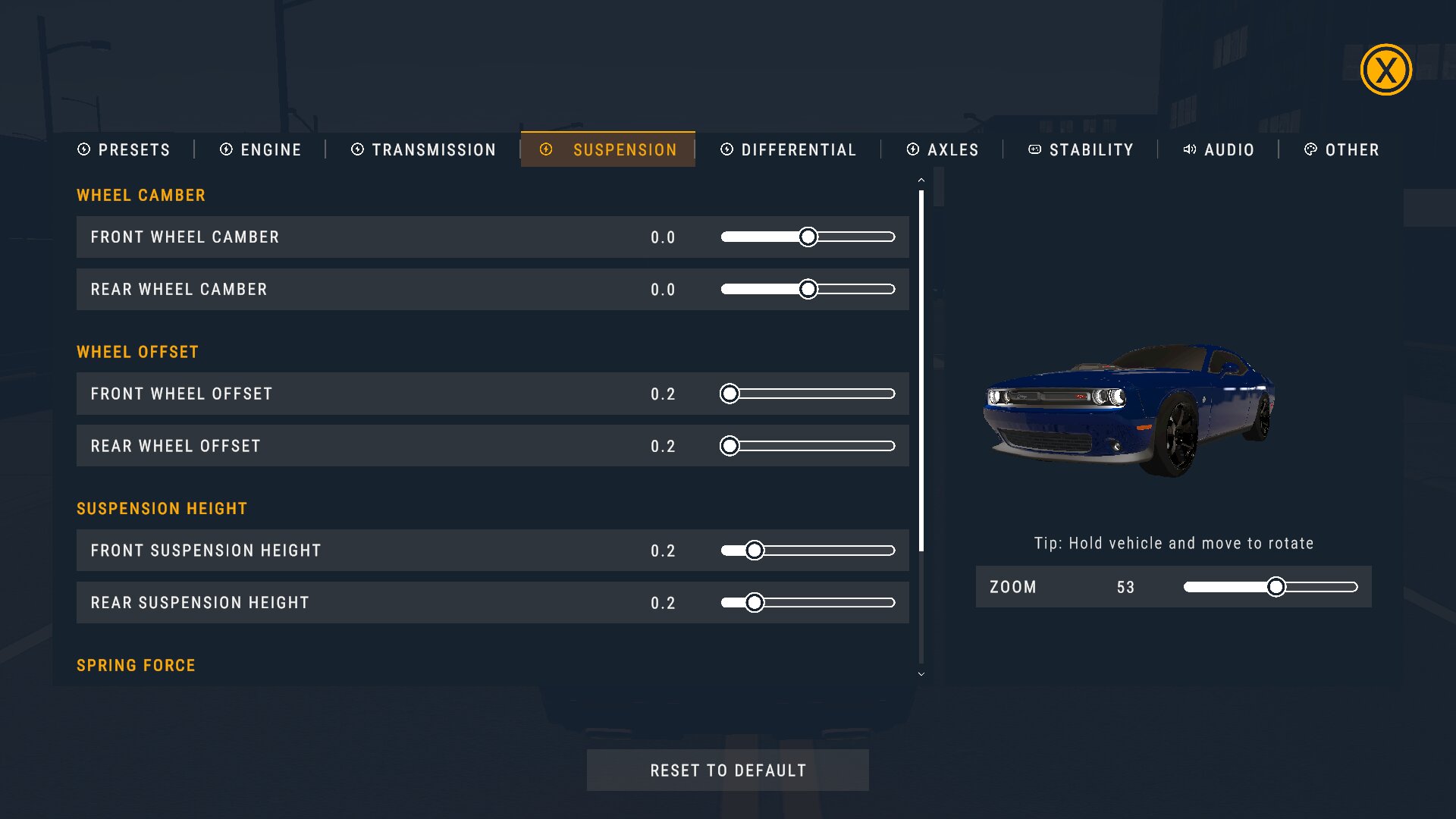Close the tuning menu with the X button

1385,70
